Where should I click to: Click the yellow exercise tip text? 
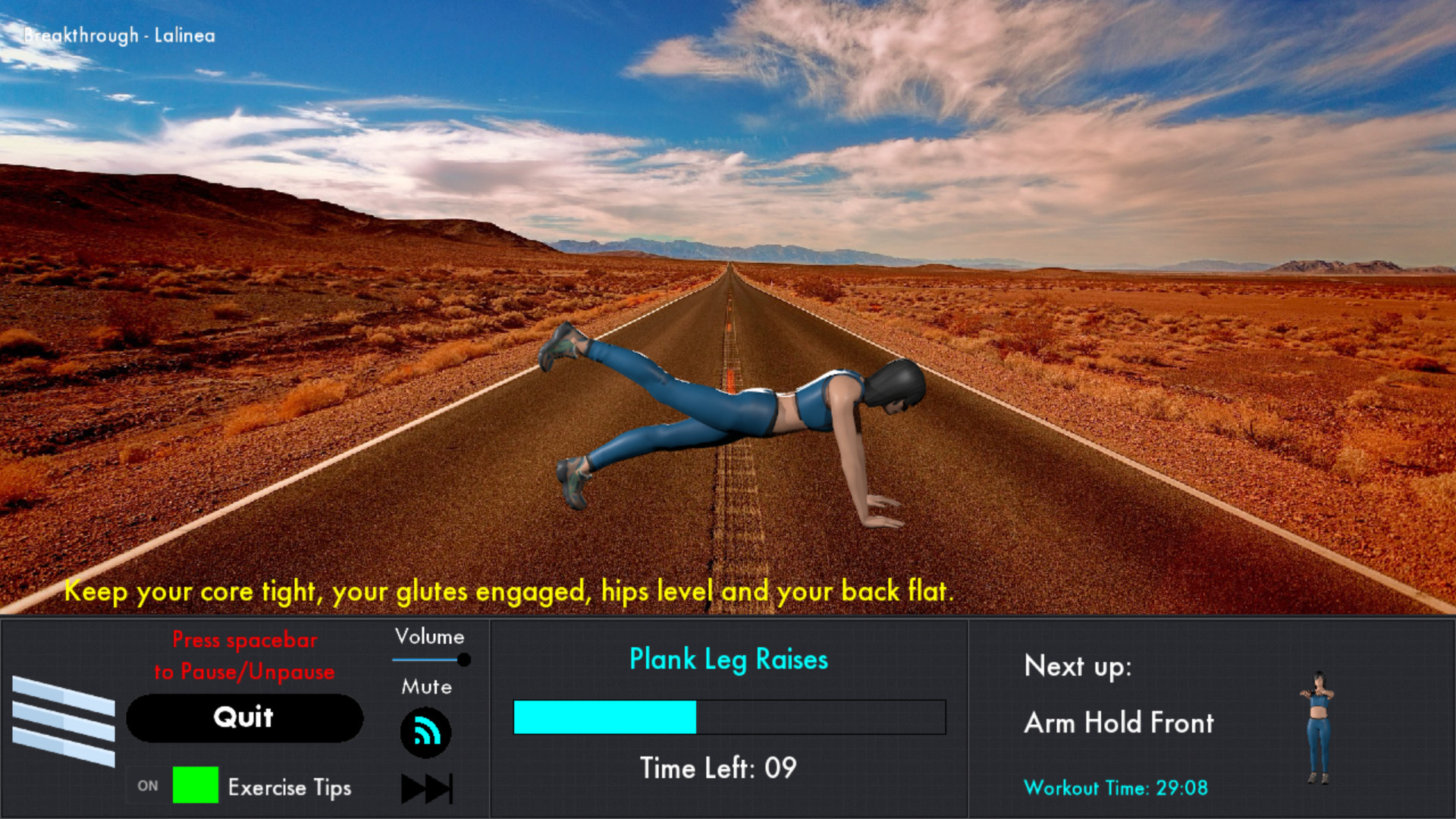point(510,592)
